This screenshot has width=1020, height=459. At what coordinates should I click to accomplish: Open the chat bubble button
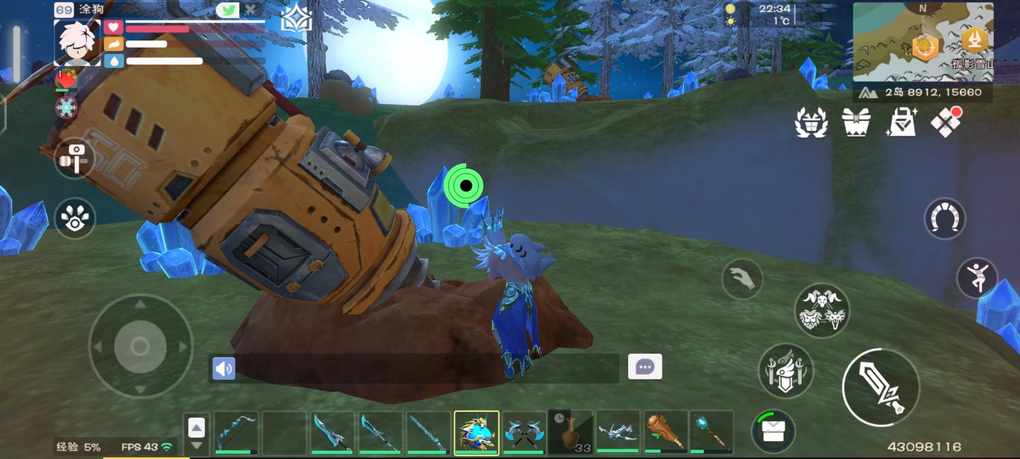(x=645, y=367)
